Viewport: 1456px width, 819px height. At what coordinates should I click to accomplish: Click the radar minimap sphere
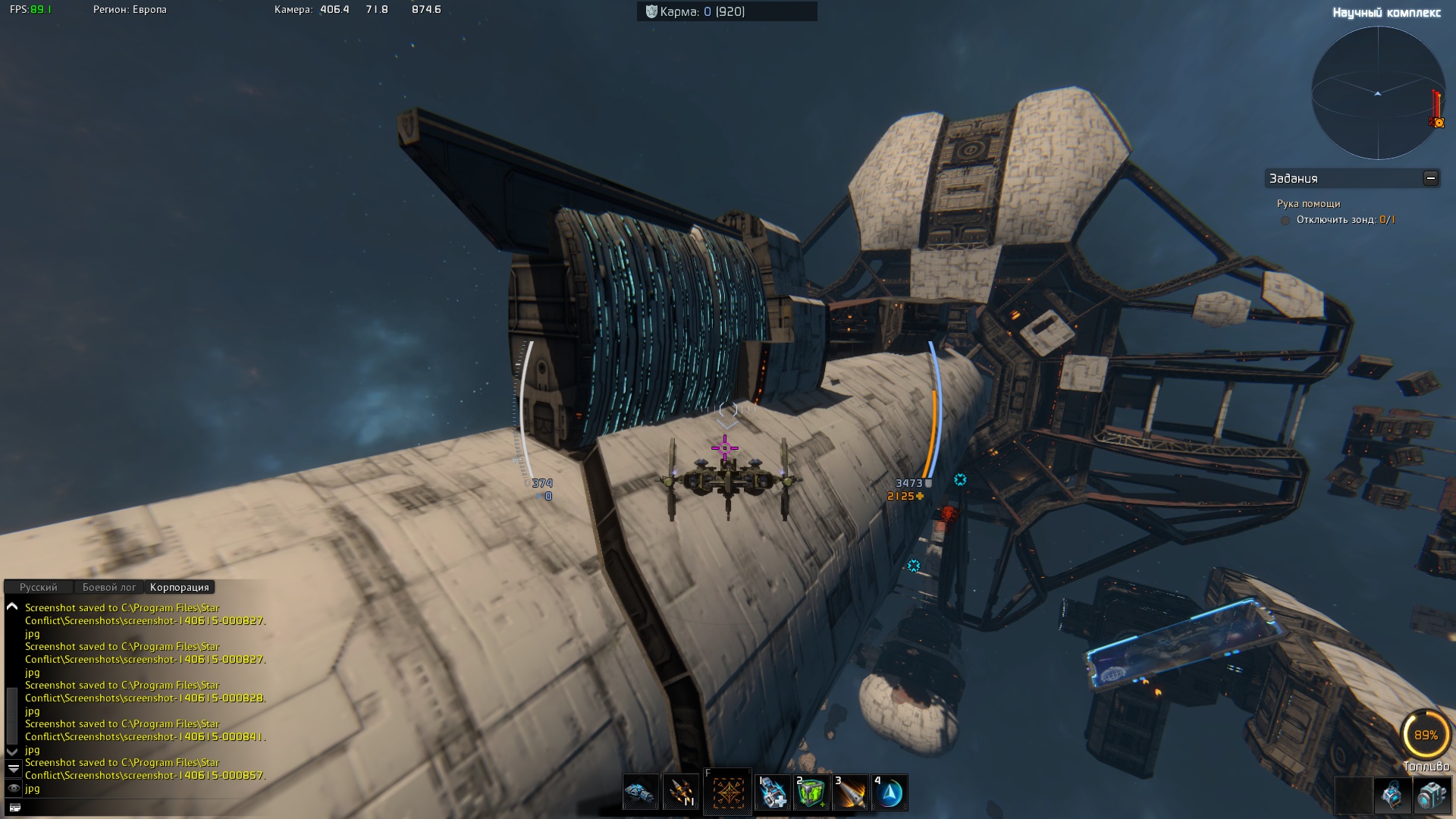[x=1377, y=93]
